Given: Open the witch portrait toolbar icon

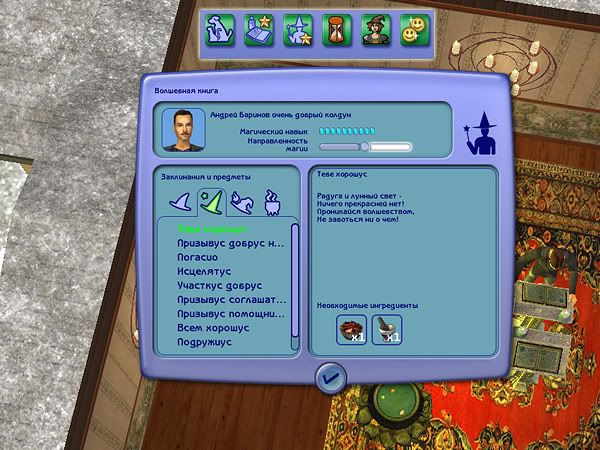Looking at the screenshot, I should (x=375, y=27).
